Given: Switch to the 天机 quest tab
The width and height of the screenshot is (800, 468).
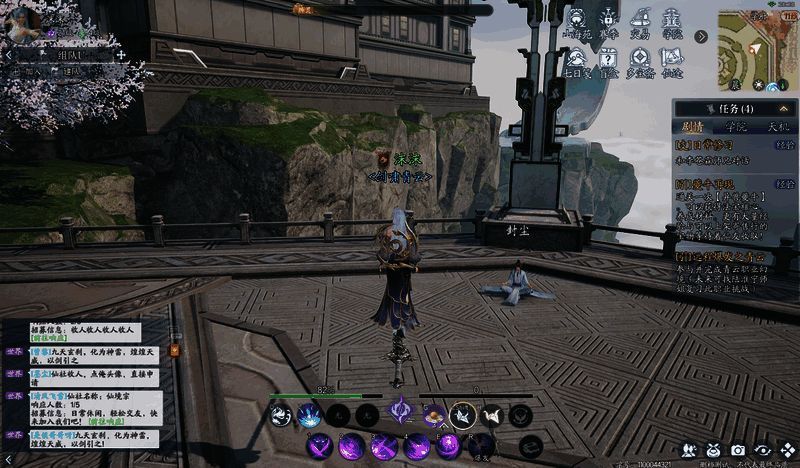Looking at the screenshot, I should (x=776, y=127).
